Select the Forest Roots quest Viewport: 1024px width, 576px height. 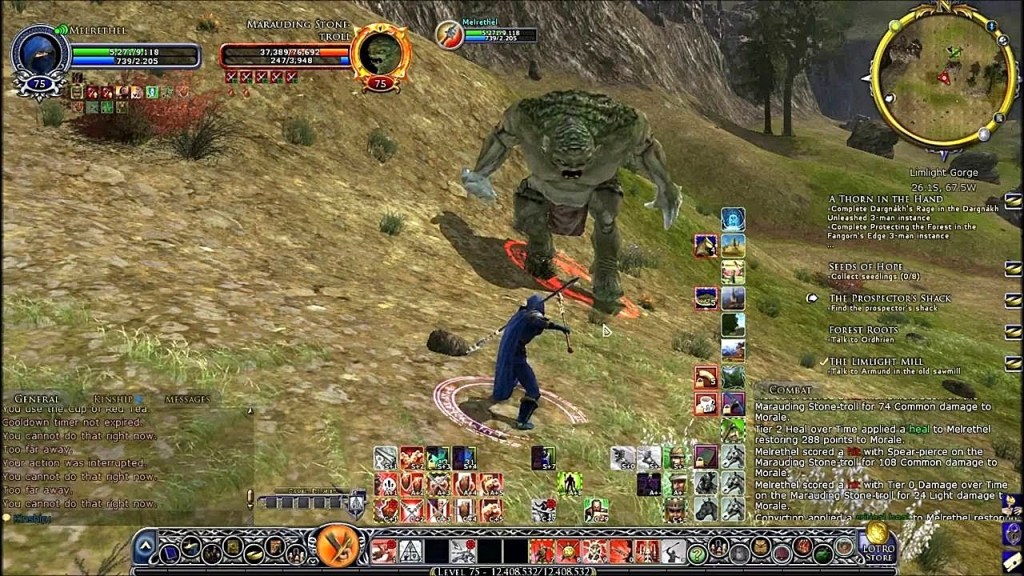point(863,330)
